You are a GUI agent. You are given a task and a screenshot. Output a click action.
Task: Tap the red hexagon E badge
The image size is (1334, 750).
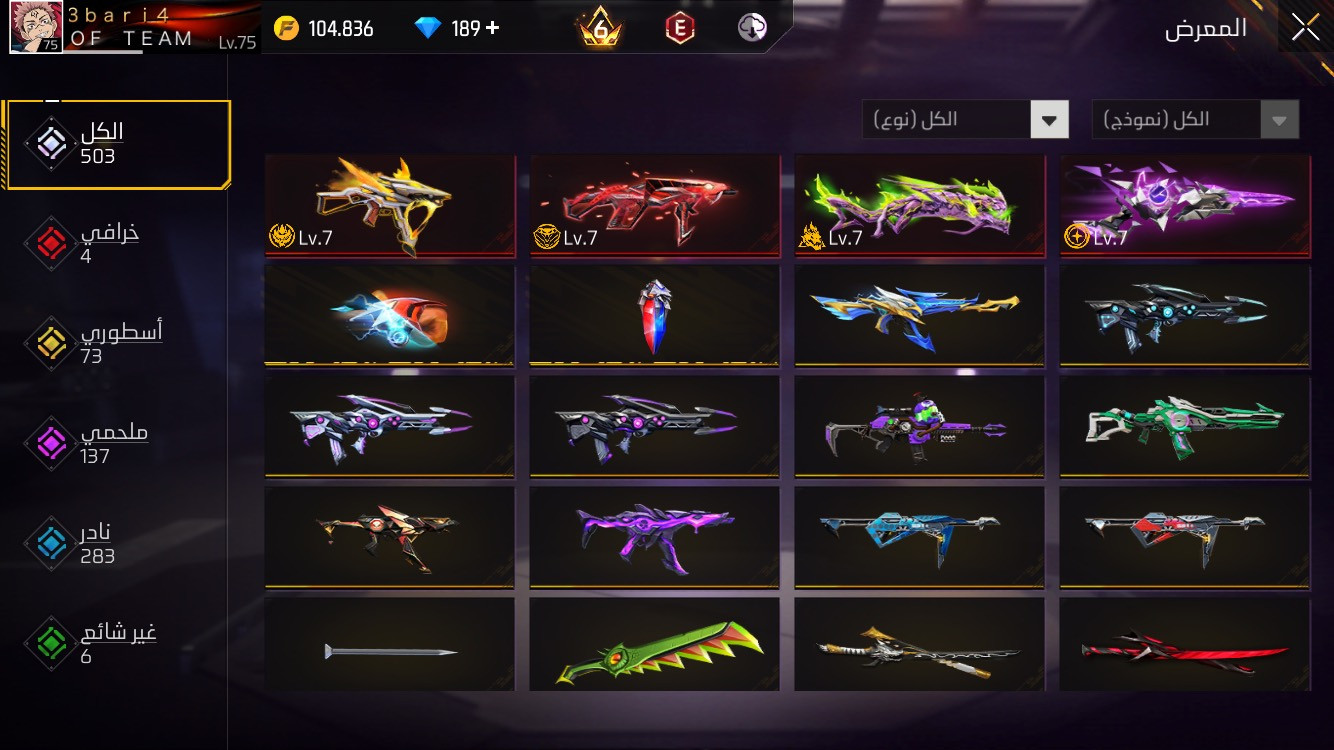coord(680,29)
